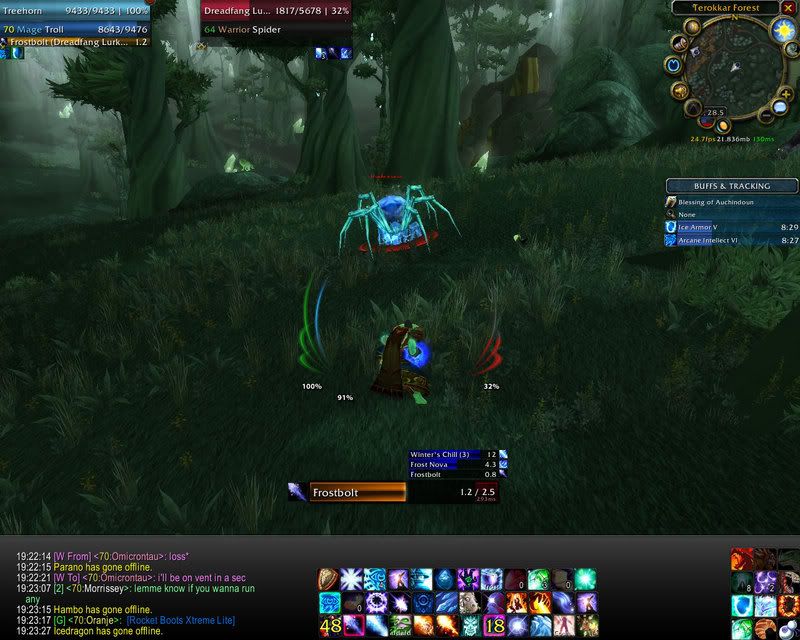The width and height of the screenshot is (800, 640).
Task: Click the Rocket Boots Xtreme Lite chat link
Action: point(180,620)
